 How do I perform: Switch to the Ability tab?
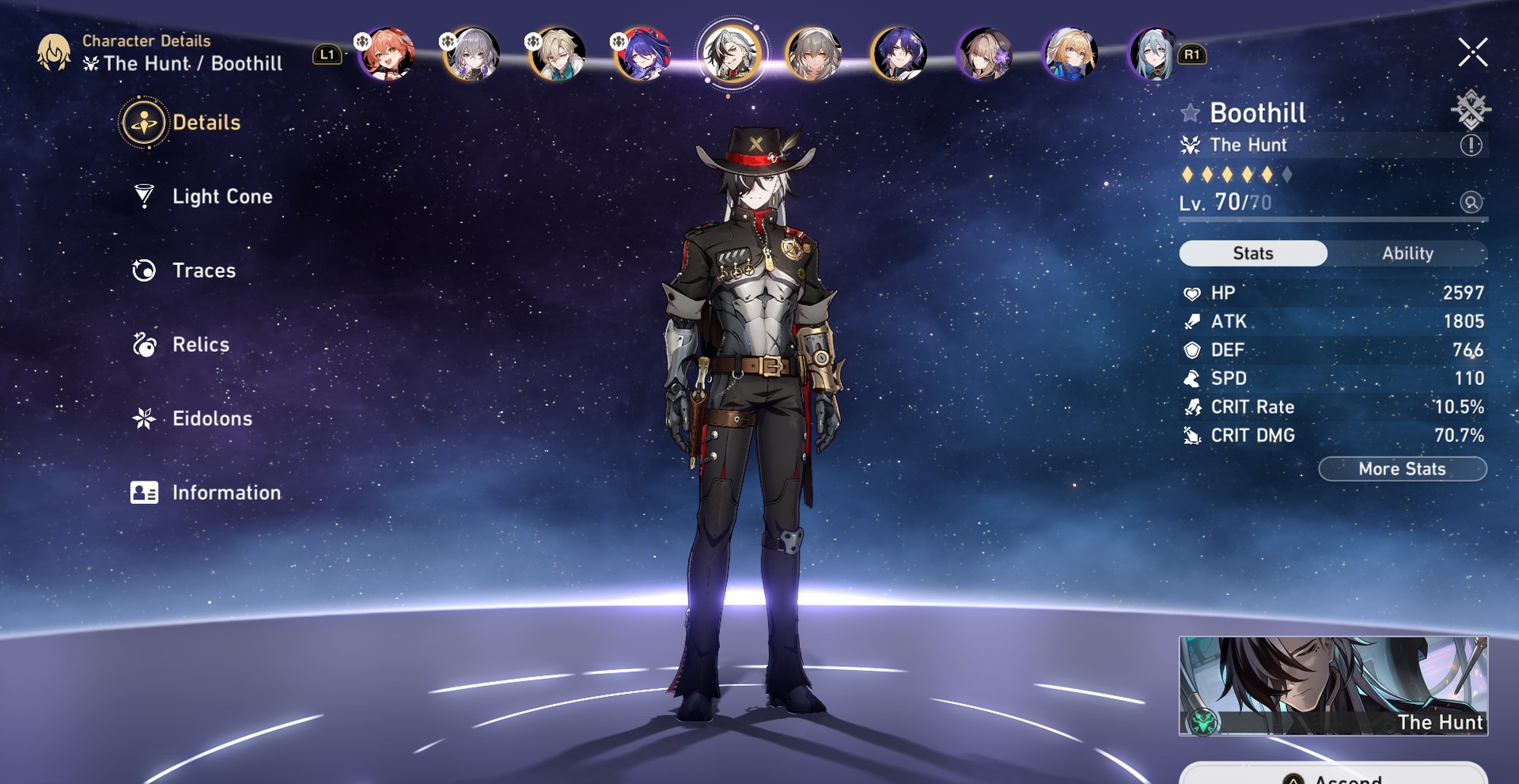[x=1407, y=253]
